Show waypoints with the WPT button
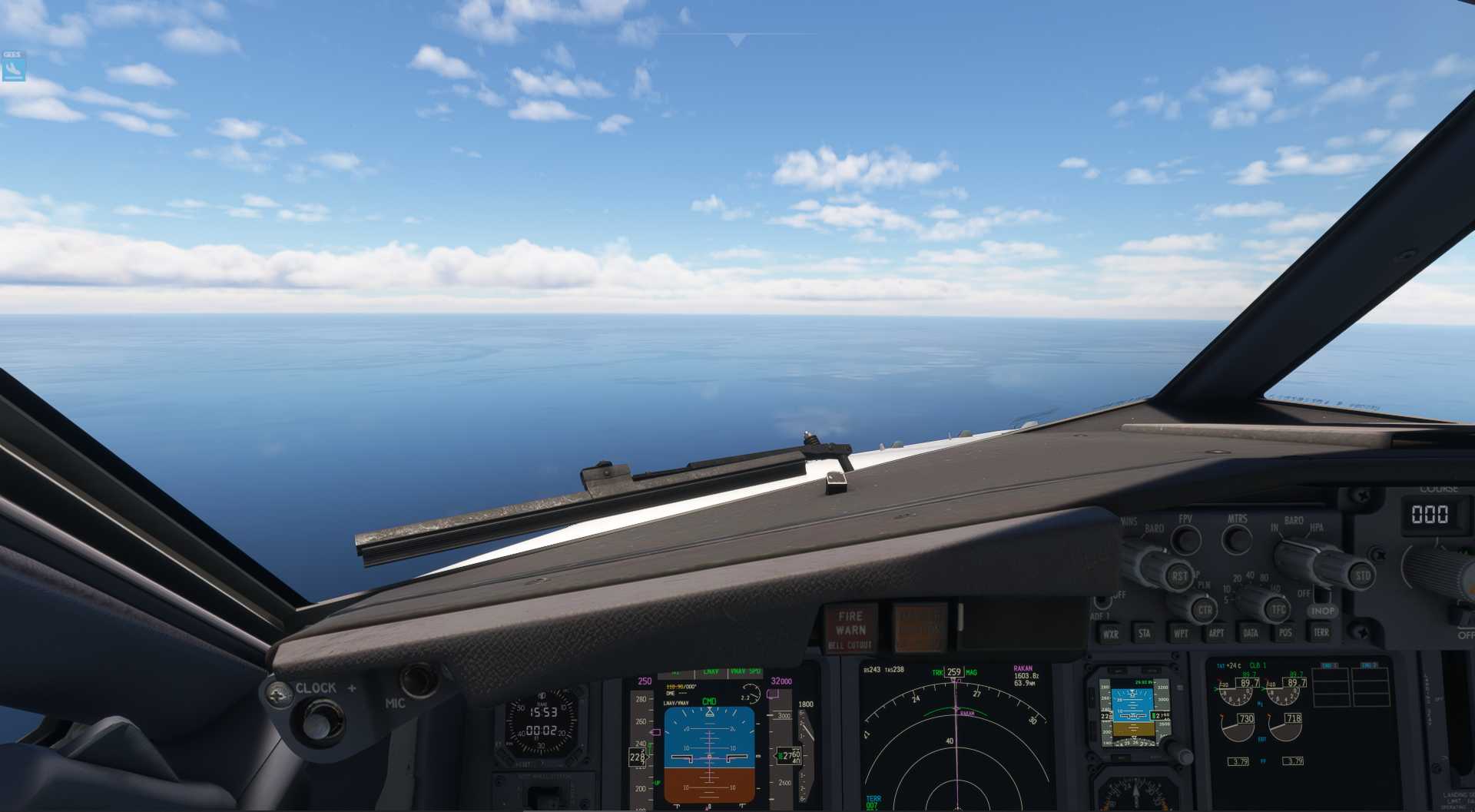The height and width of the screenshot is (812, 1475). point(1180,634)
